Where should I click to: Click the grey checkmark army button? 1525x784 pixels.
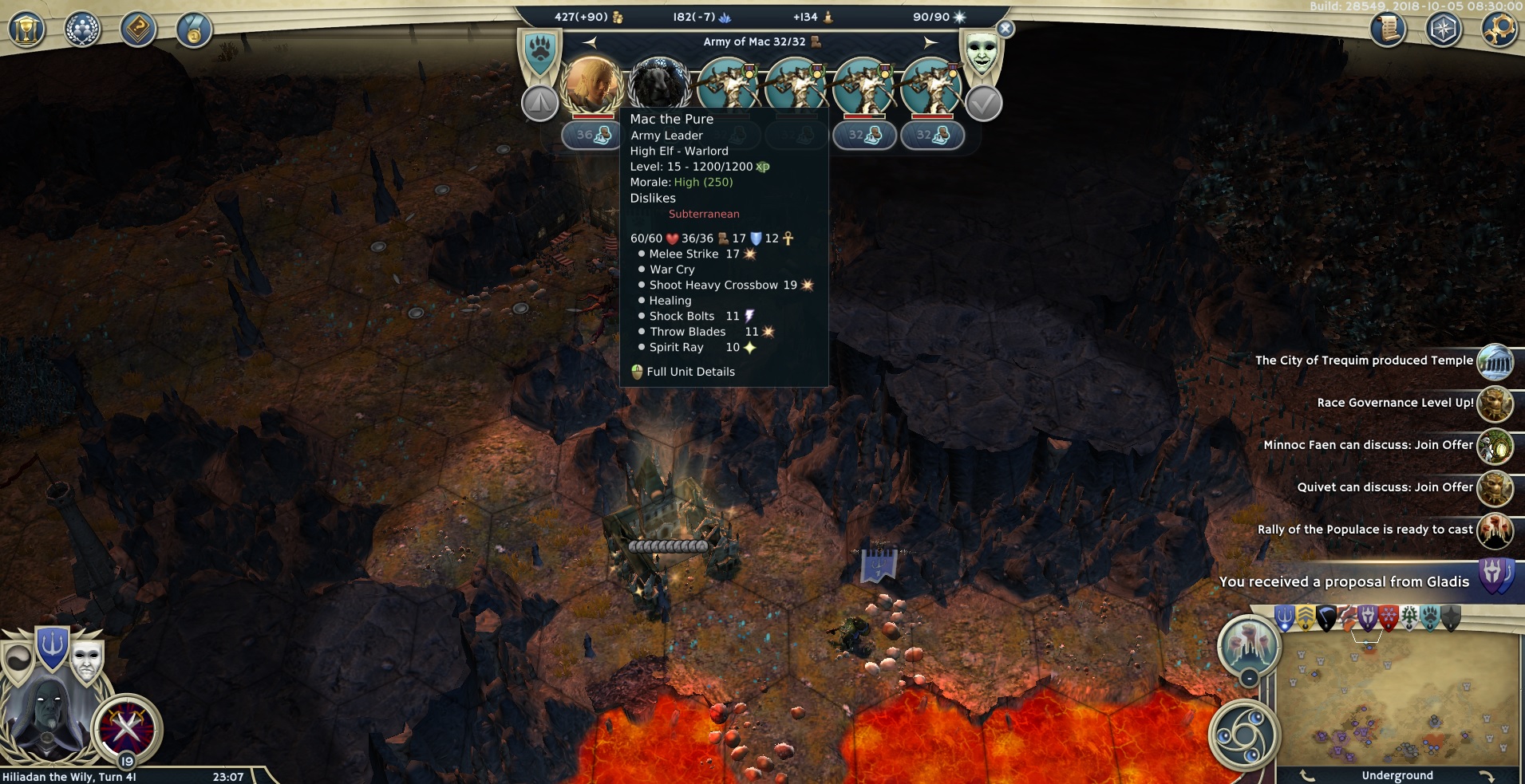point(984,104)
